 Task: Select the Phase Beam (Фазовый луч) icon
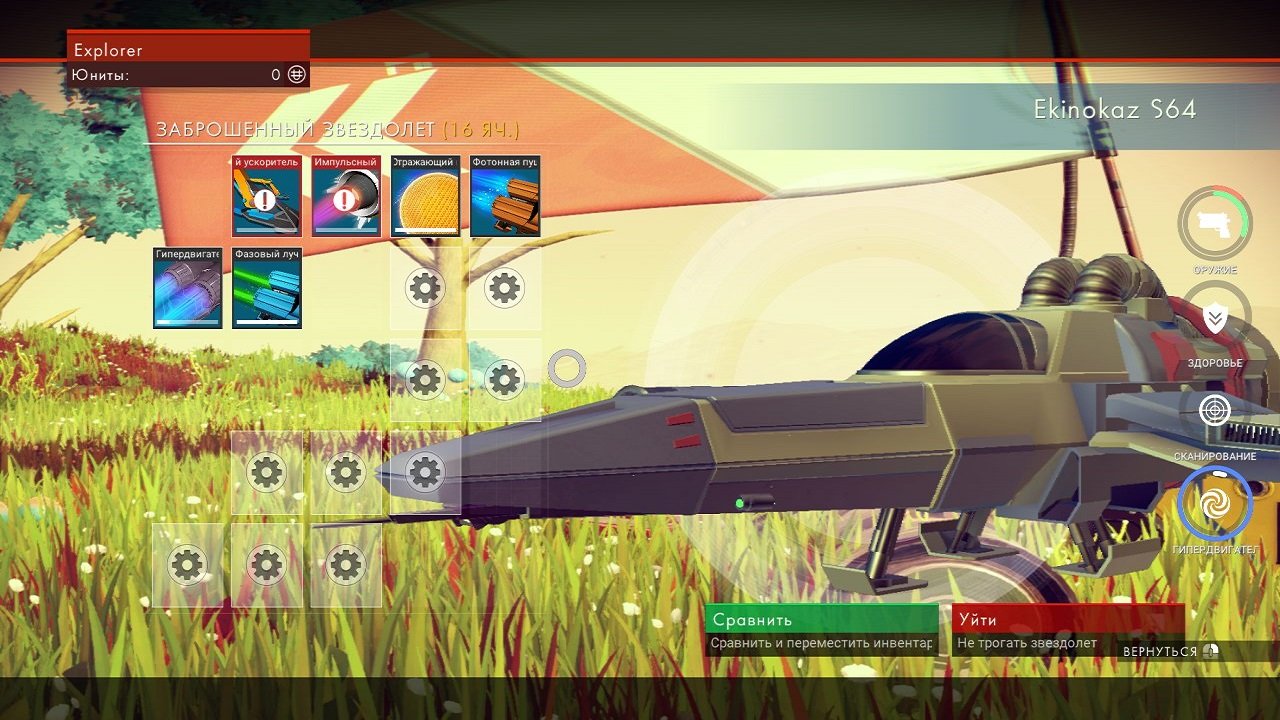[x=267, y=290]
